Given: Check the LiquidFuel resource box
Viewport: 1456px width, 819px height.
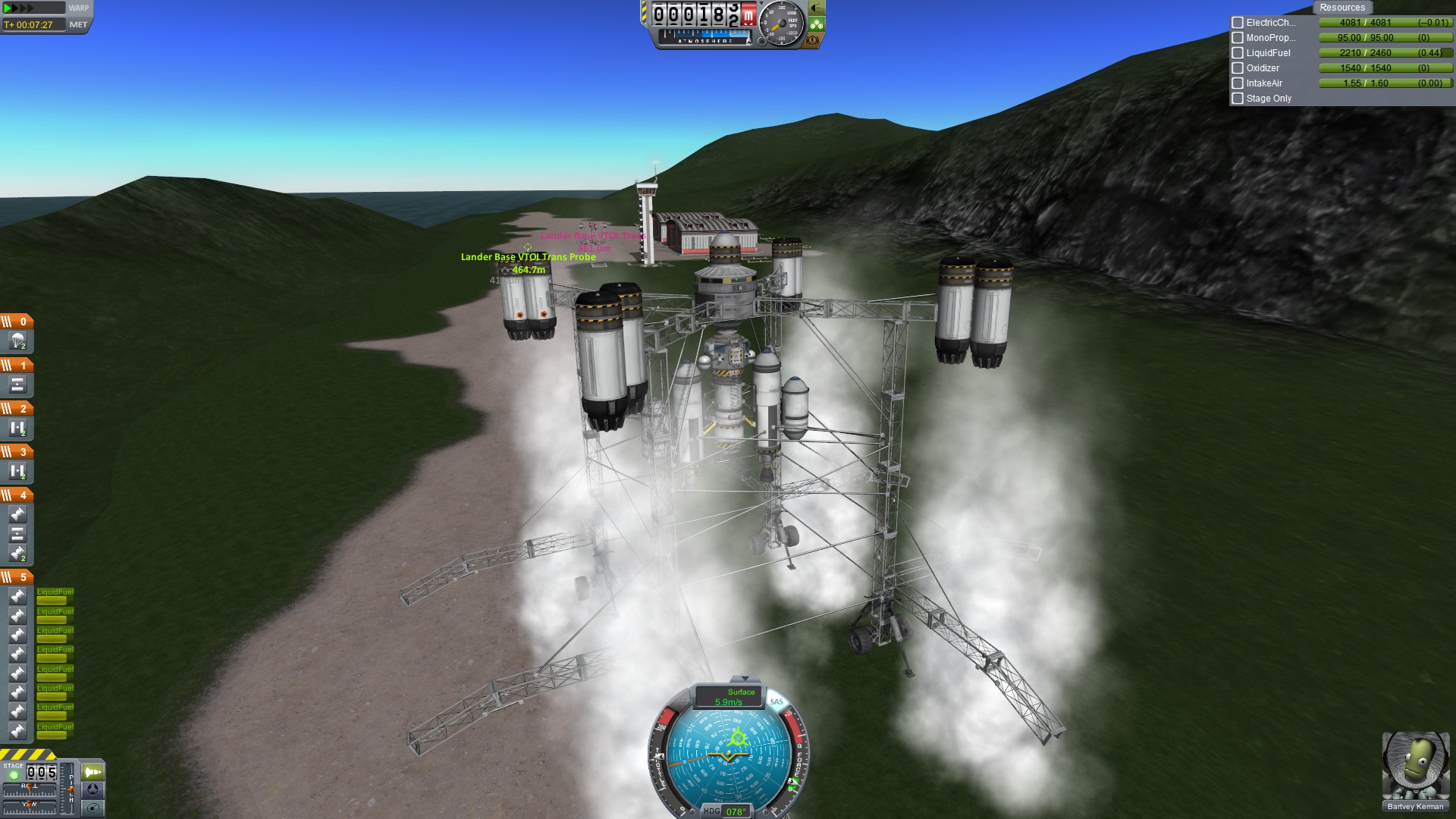Looking at the screenshot, I should click(1238, 53).
